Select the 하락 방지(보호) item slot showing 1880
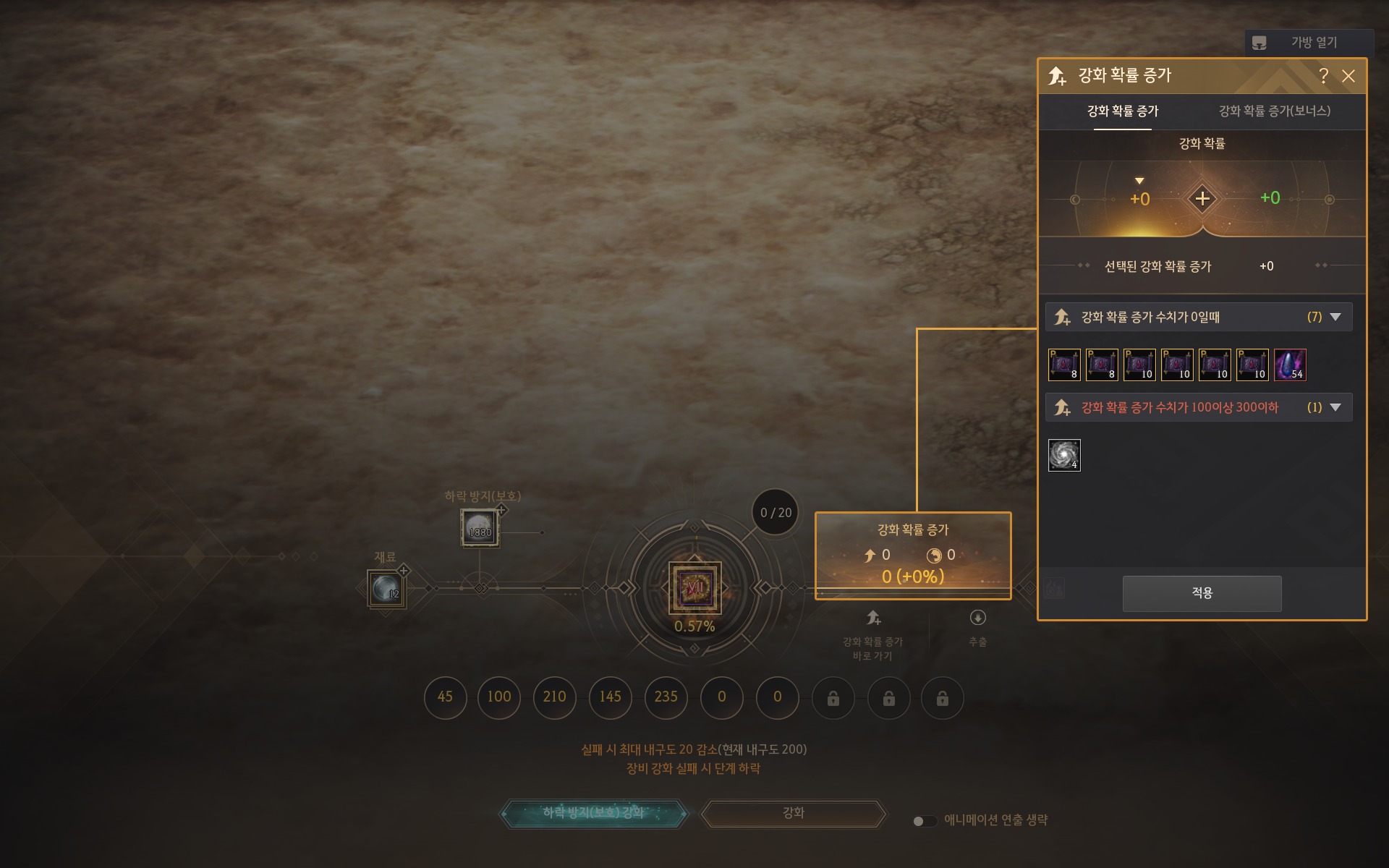The height and width of the screenshot is (868, 1389). pos(480,528)
